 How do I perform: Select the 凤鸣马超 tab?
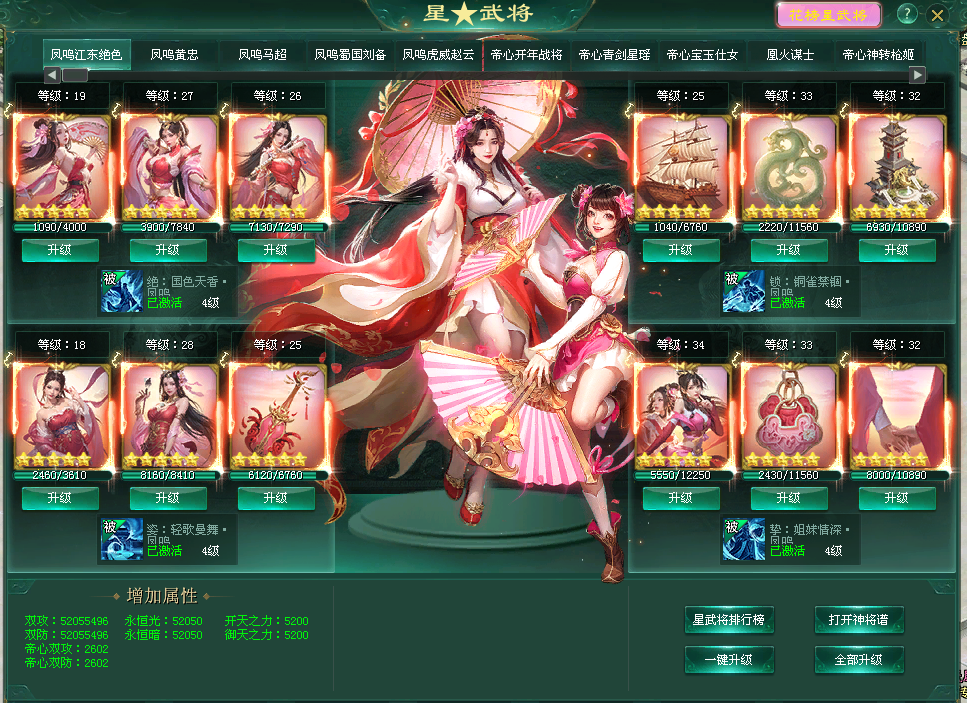pos(262,55)
